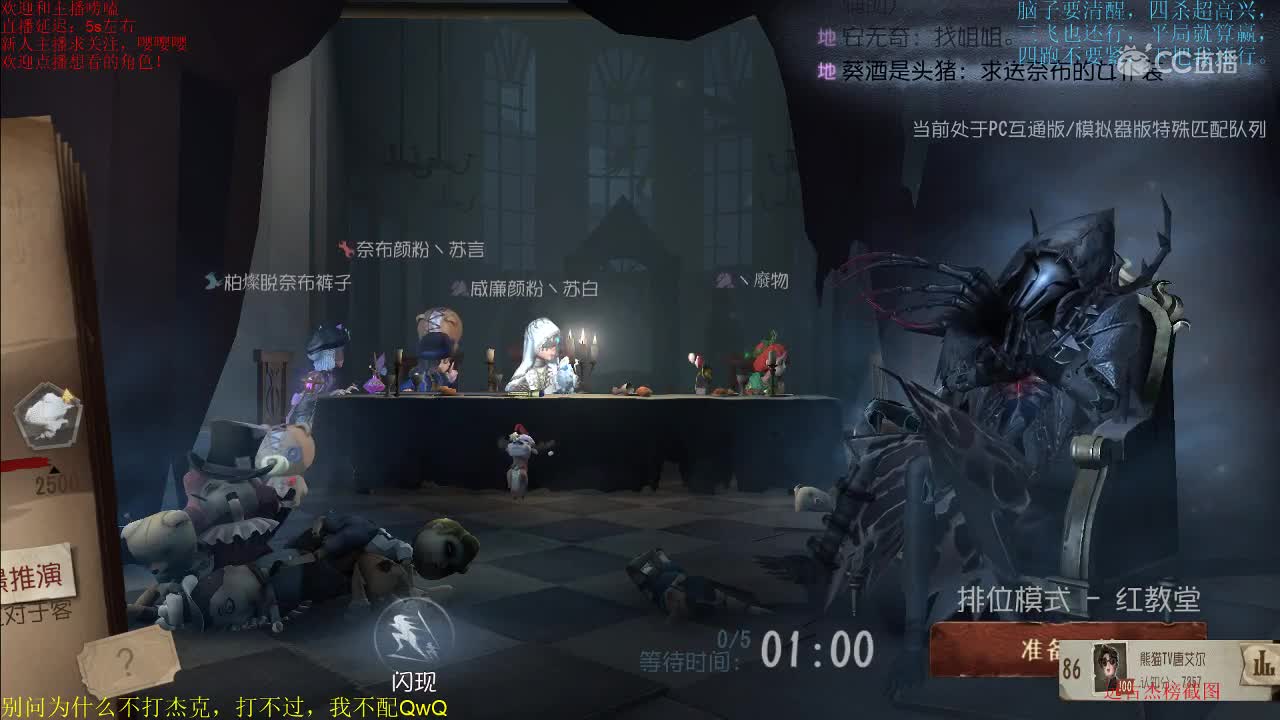Click the 100 level badge on streamer avatar
The width and height of the screenshot is (1280, 720).
point(1124,687)
